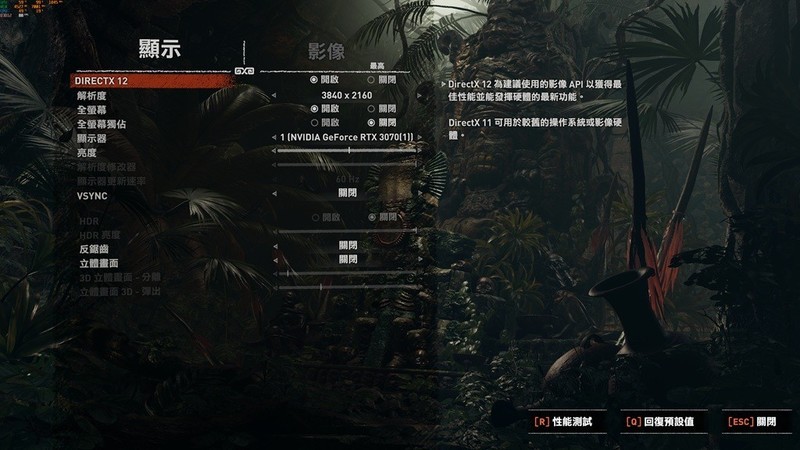800x450 pixels.
Task: Select the VSYNC setting row
Action: (91, 196)
